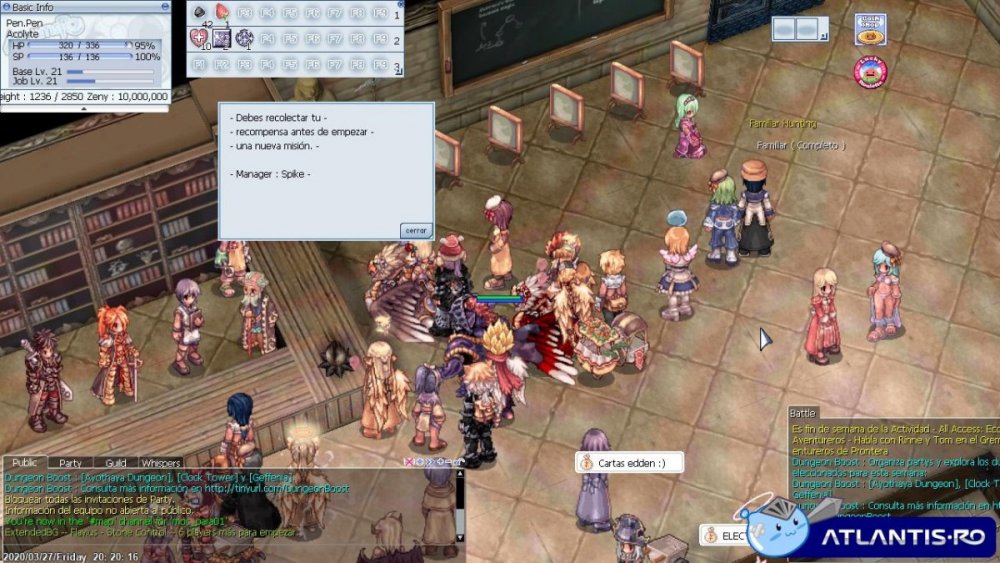Screen dimensions: 1000x563
Task: Close the Manager Spike dialog with cerrar
Action: coord(416,230)
